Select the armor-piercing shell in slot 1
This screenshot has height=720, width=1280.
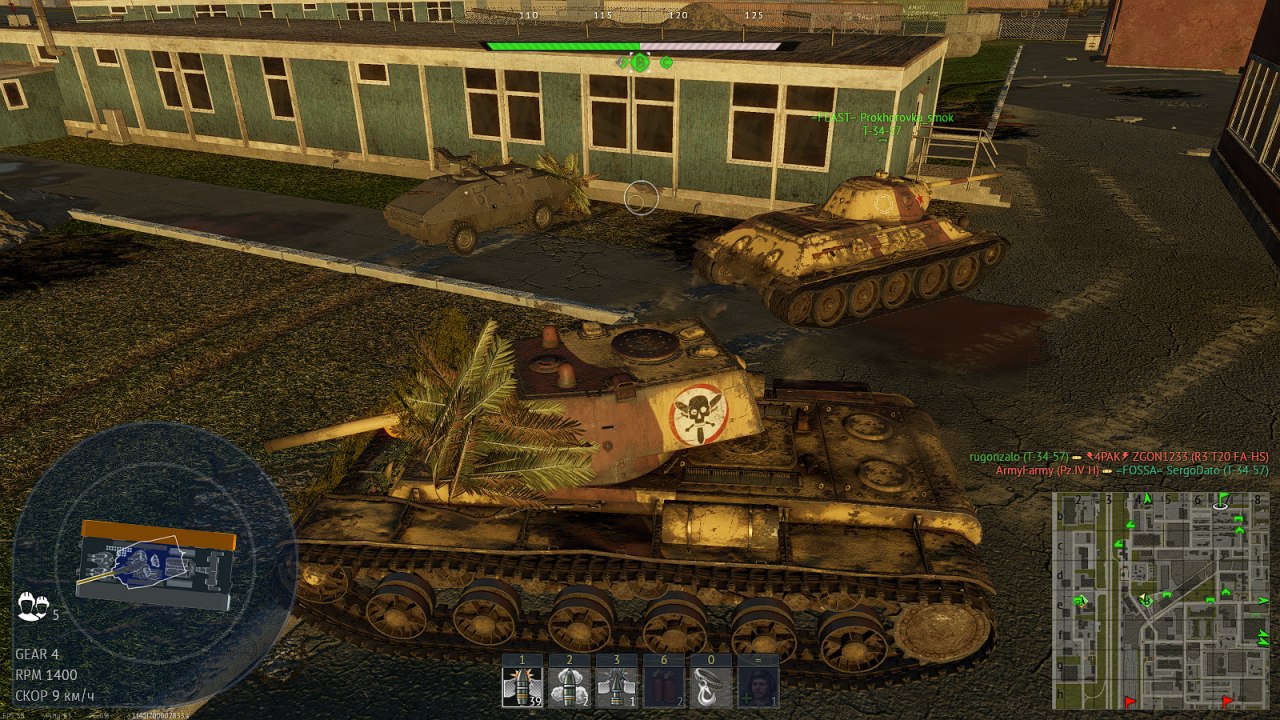522,687
